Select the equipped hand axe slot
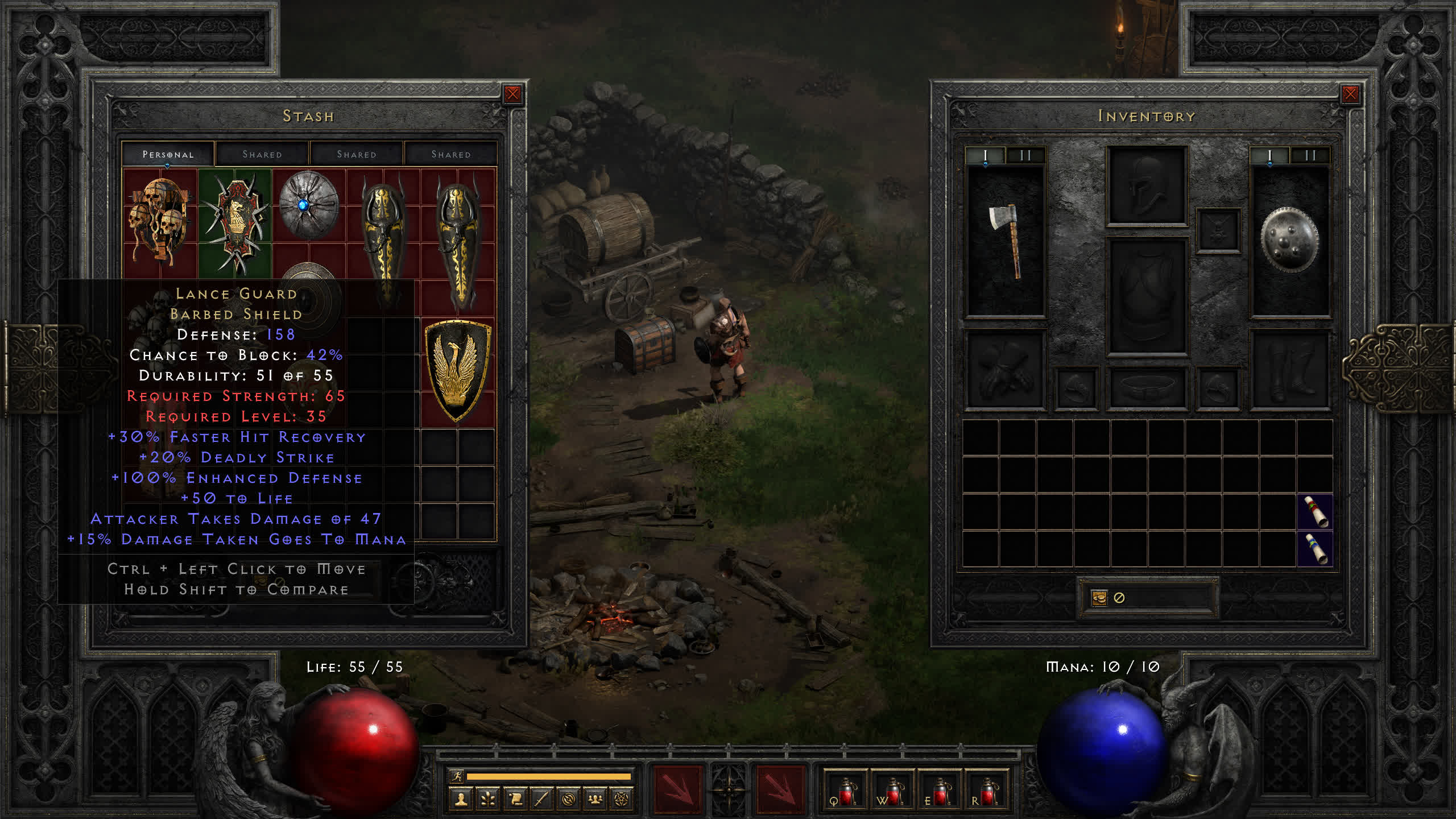Screen dimensions: 1456x819 pyautogui.click(x=1006, y=242)
